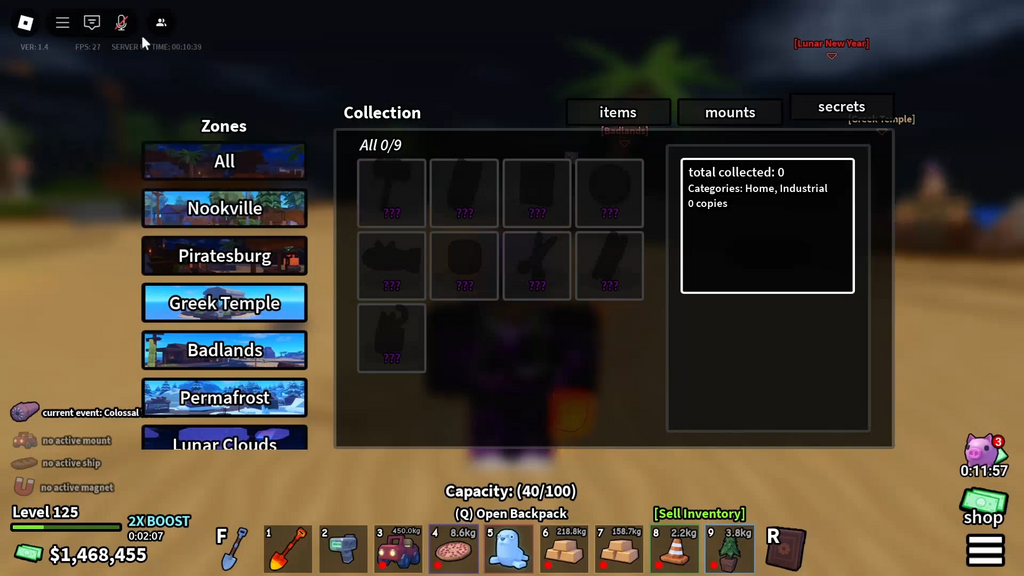Pick the potted plant hotbar slot
Screen dimensions: 1024x576
[x=729, y=549]
